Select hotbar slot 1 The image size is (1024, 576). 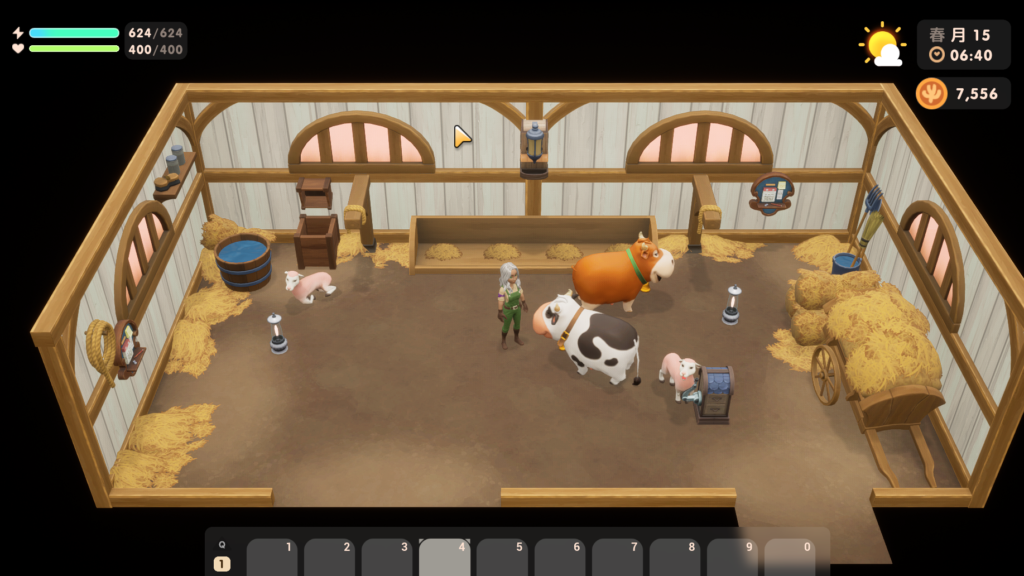272,558
